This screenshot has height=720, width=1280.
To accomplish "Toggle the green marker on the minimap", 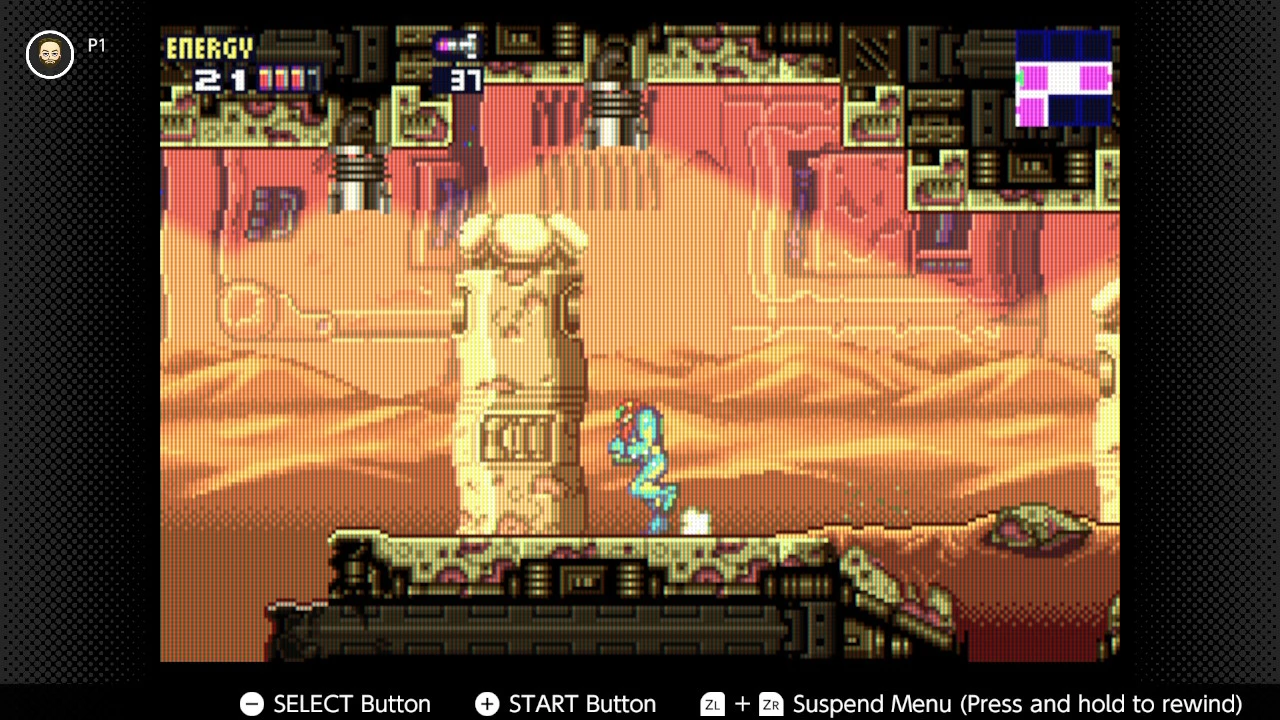I will (x=1019, y=76).
